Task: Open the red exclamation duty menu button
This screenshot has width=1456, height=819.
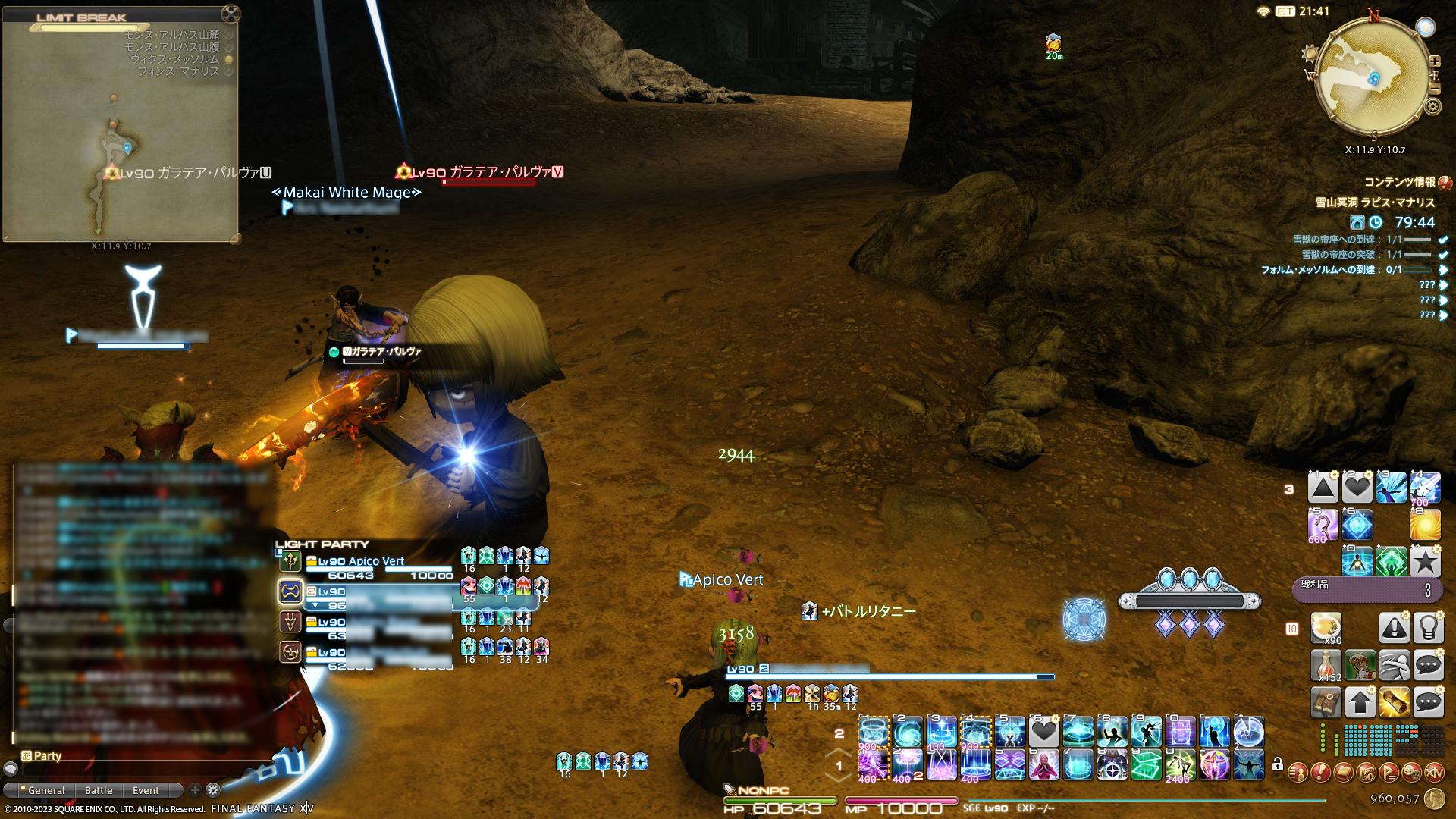Action: click(1320, 772)
